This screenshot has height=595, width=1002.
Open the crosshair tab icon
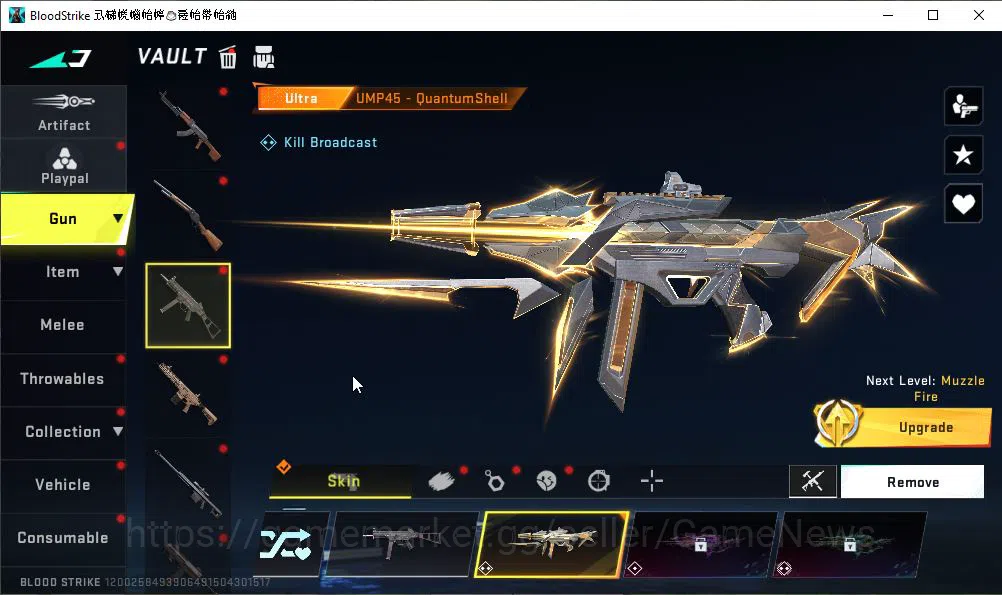click(x=652, y=481)
